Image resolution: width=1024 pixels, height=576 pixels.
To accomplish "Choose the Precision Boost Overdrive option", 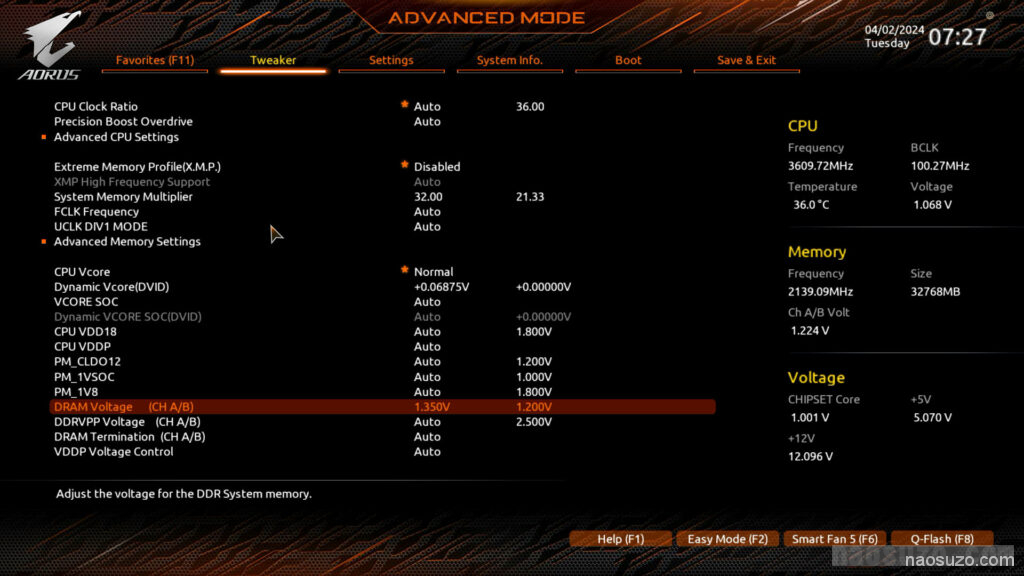I will [123, 121].
